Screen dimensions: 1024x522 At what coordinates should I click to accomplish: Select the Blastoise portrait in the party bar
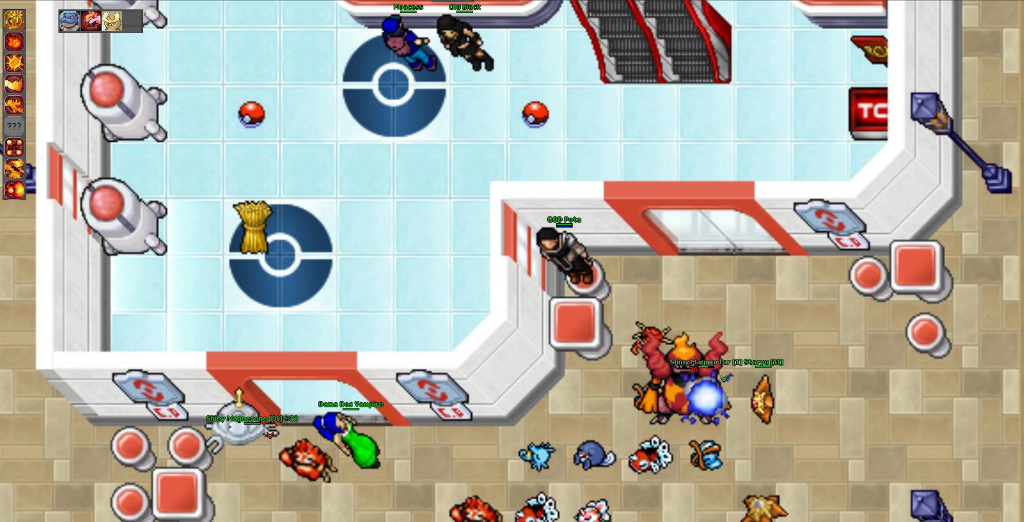point(69,20)
